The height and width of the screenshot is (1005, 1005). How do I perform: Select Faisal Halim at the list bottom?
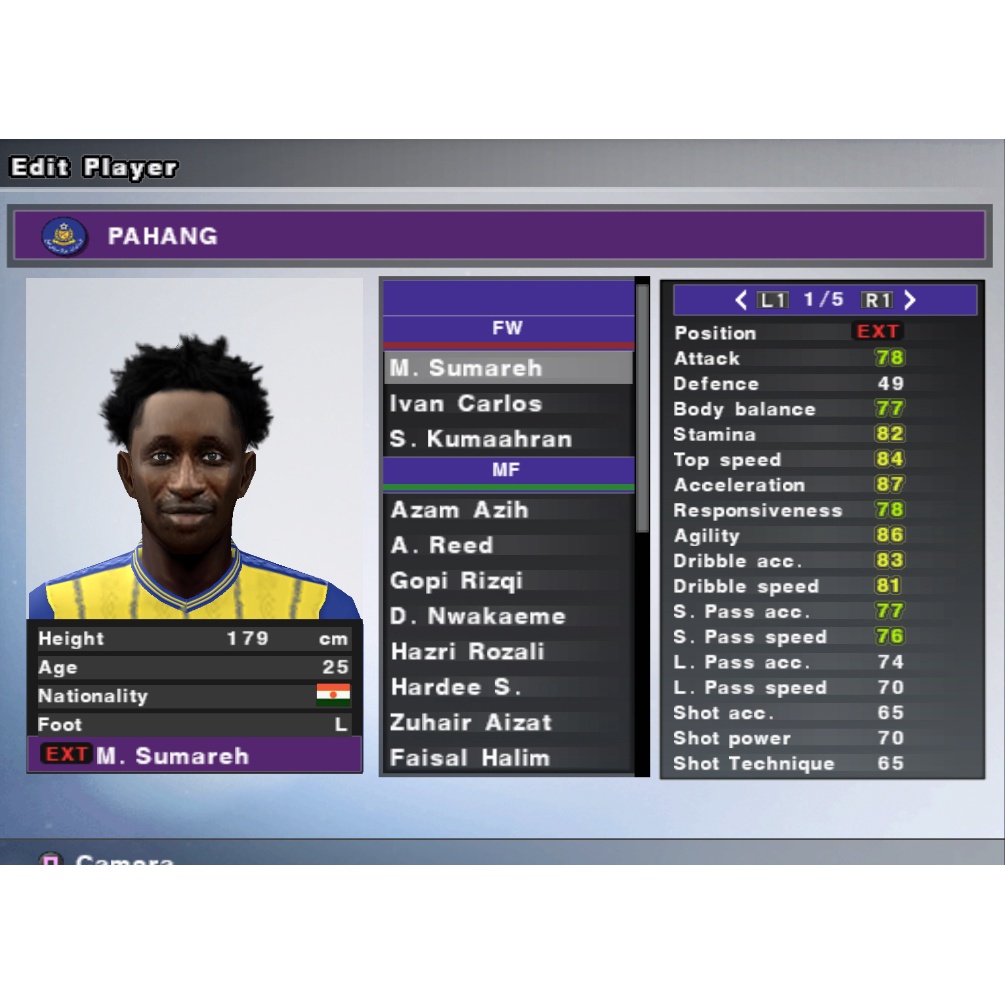pyautogui.click(x=507, y=758)
